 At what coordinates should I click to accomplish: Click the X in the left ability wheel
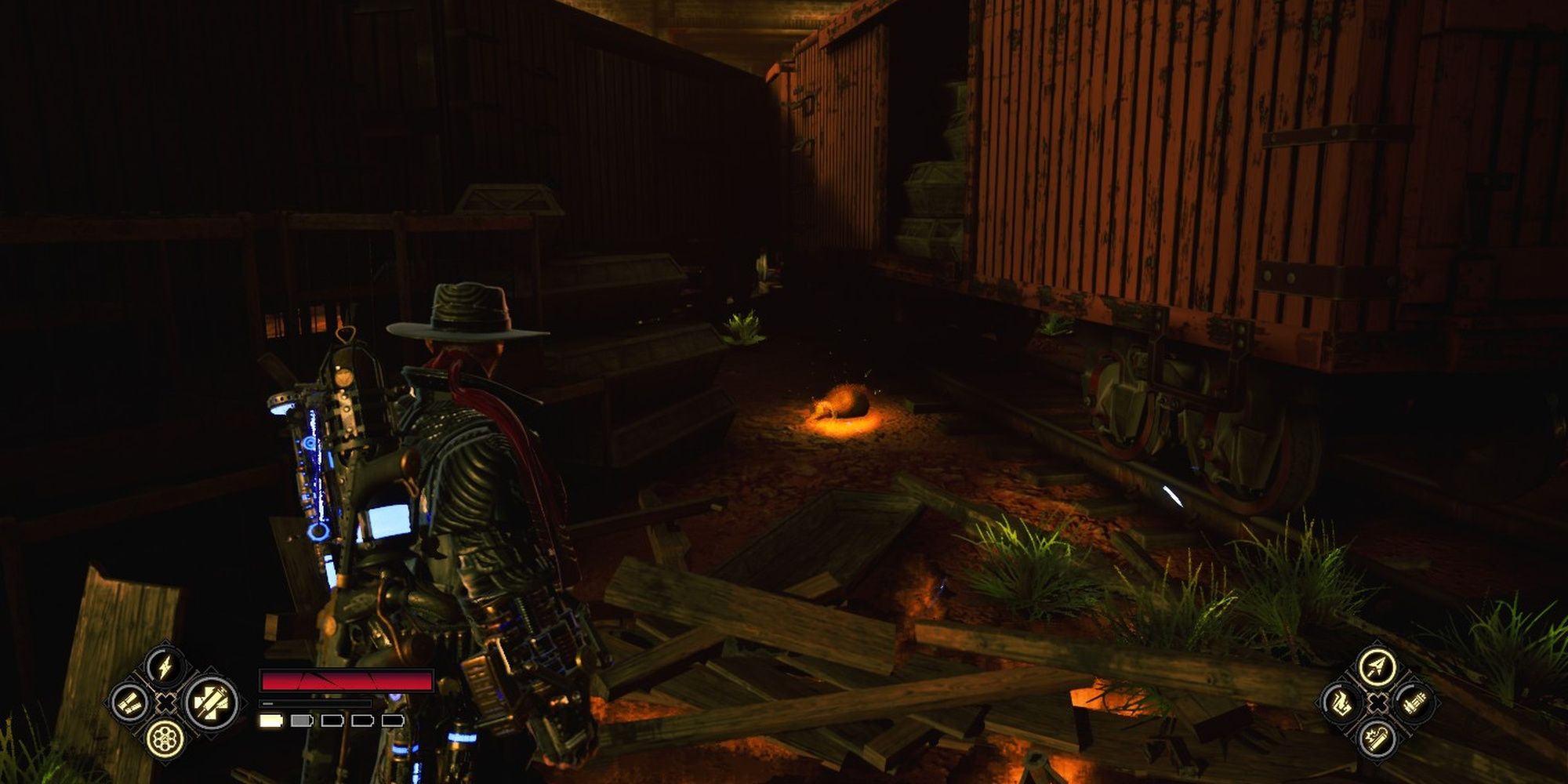(x=166, y=702)
